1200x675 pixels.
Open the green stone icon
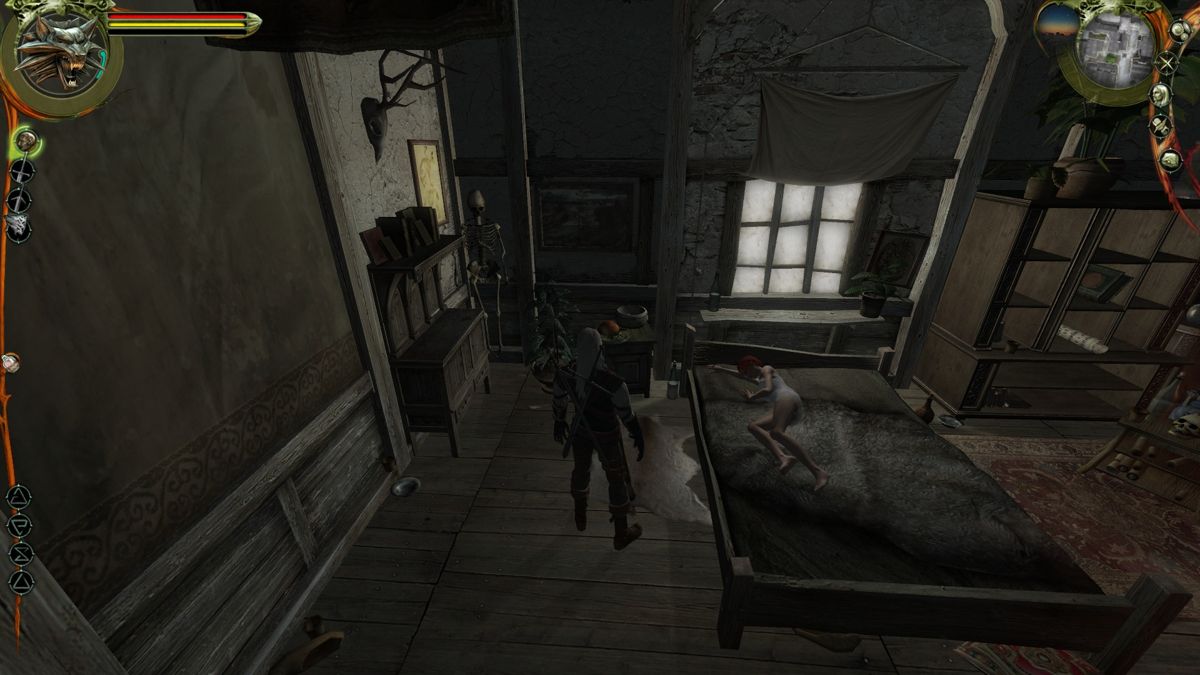[1170, 159]
